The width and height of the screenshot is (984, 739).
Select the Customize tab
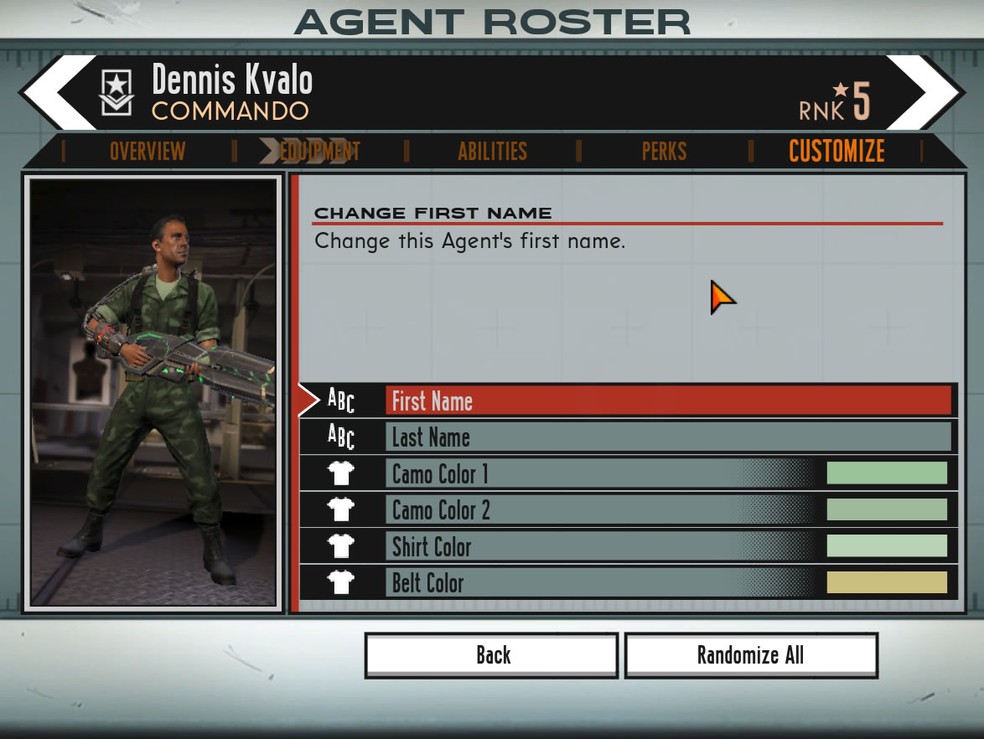[836, 151]
